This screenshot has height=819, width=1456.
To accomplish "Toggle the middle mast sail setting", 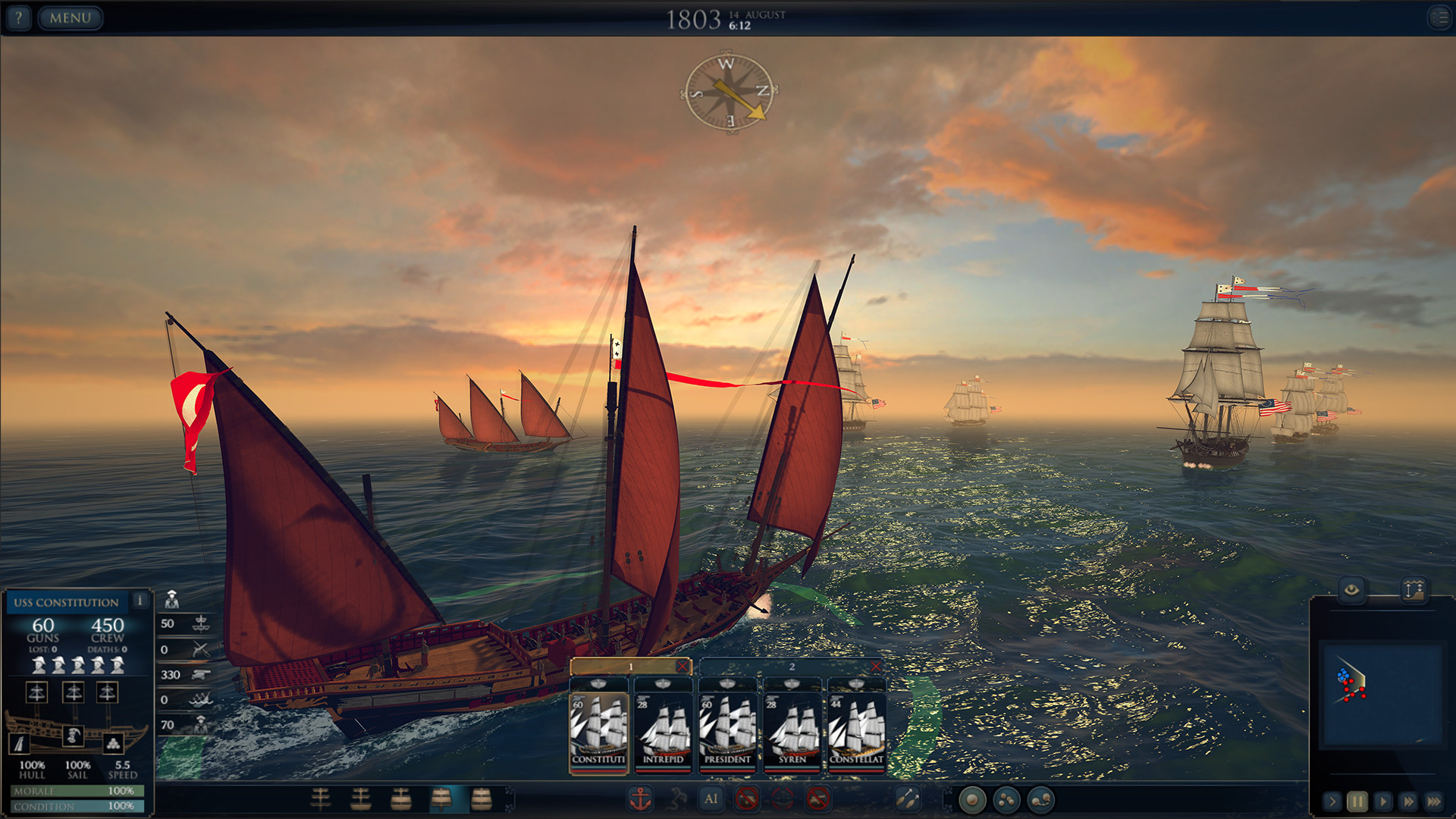I will [x=74, y=692].
